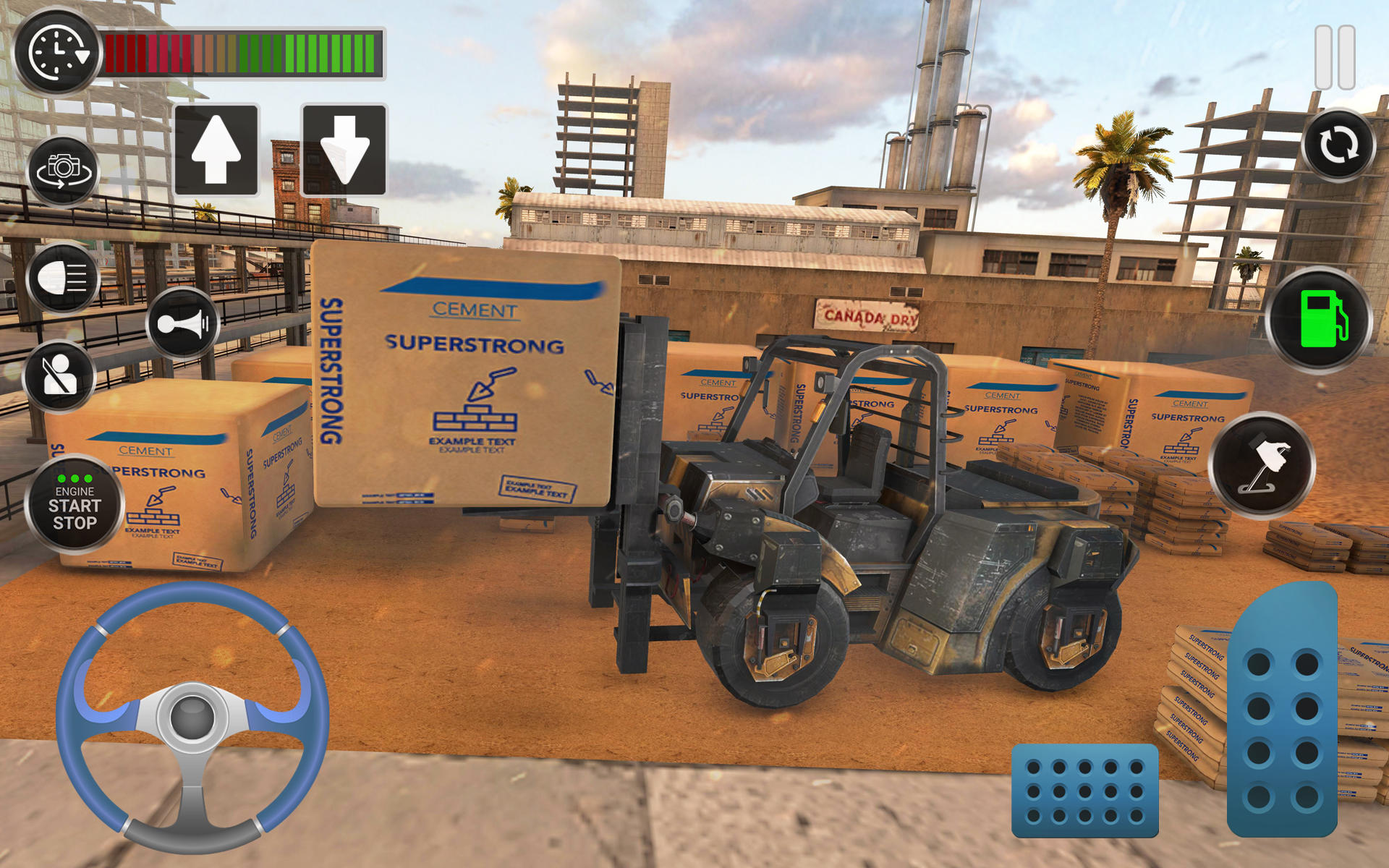Honk the forklift horn
The image size is (1389, 868).
(x=183, y=323)
